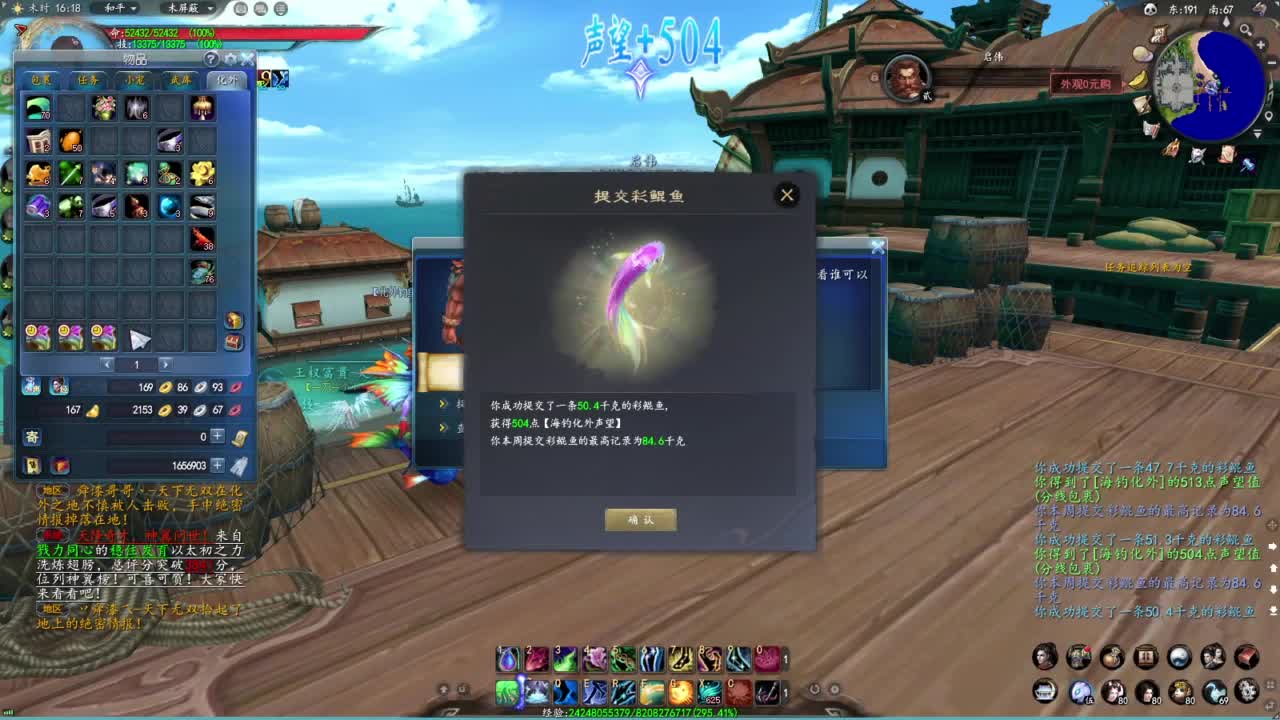
Task: Go to the next inventory page arrow
Action: 165,364
